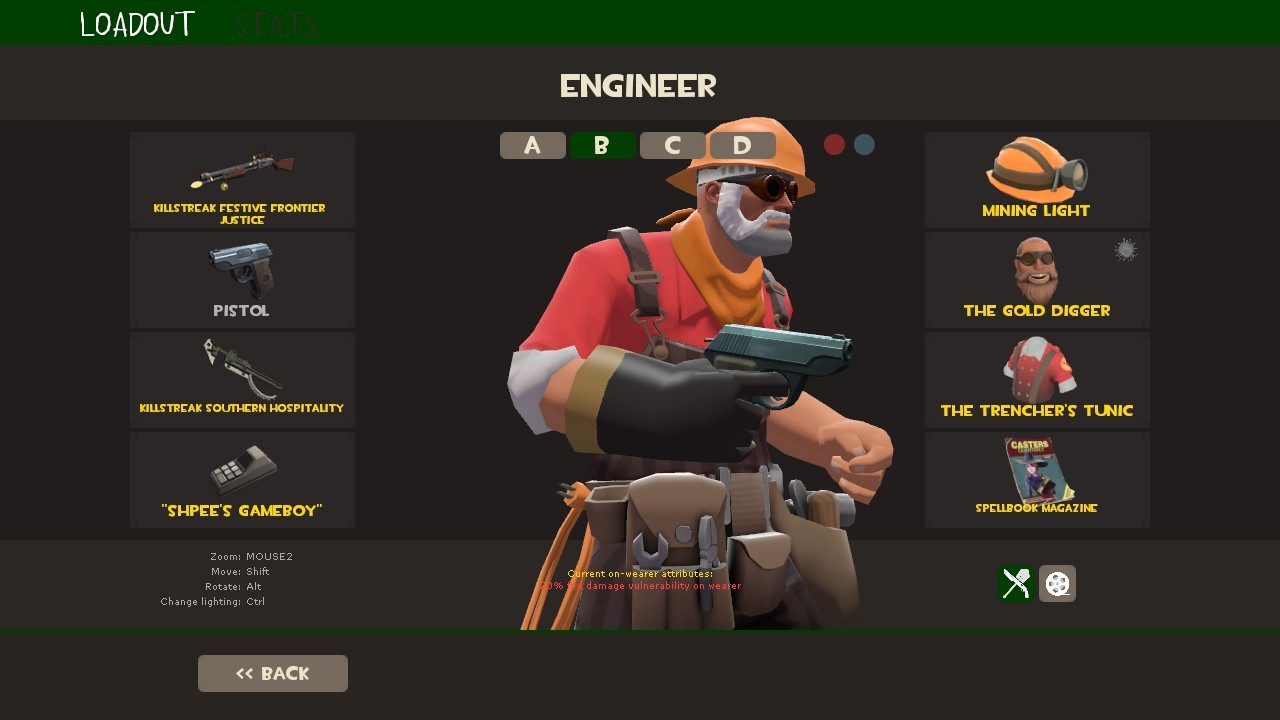The width and height of the screenshot is (1280, 720).
Task: Switch to the Taunts loadout with the film reel icon
Action: point(1057,584)
